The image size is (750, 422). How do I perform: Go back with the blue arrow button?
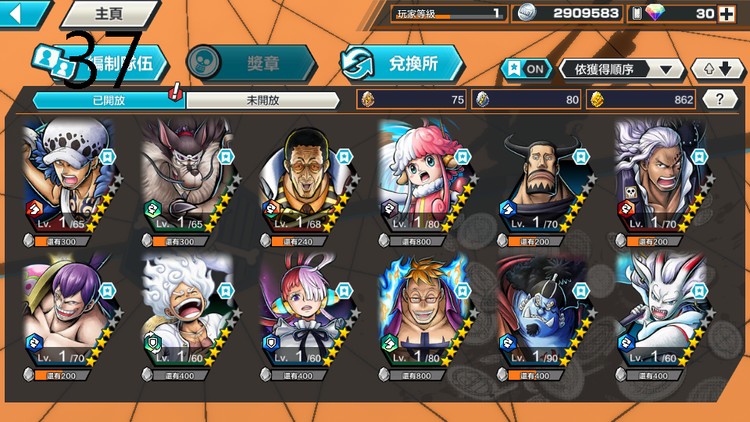(x=24, y=13)
